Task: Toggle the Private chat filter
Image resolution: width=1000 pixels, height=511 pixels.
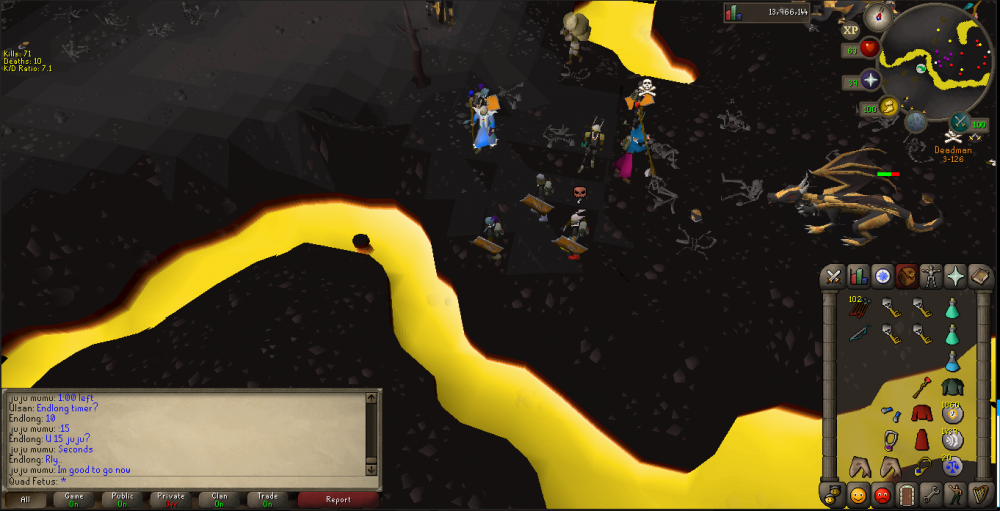Action: pyautogui.click(x=170, y=498)
